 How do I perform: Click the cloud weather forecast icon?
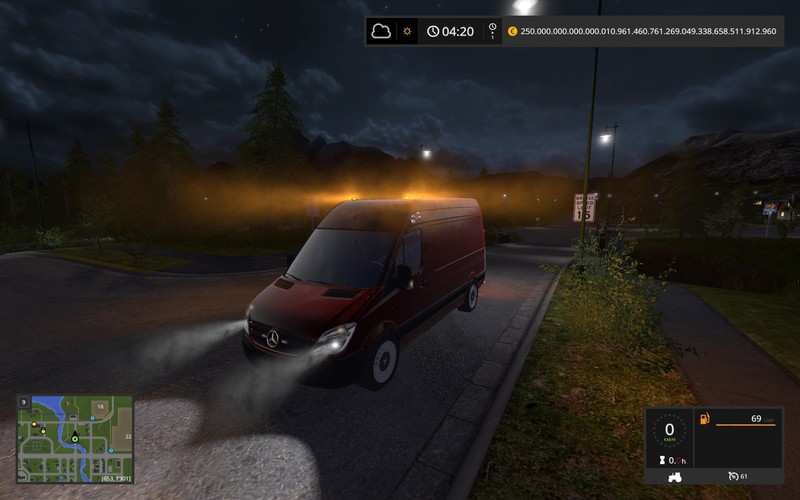[x=381, y=31]
